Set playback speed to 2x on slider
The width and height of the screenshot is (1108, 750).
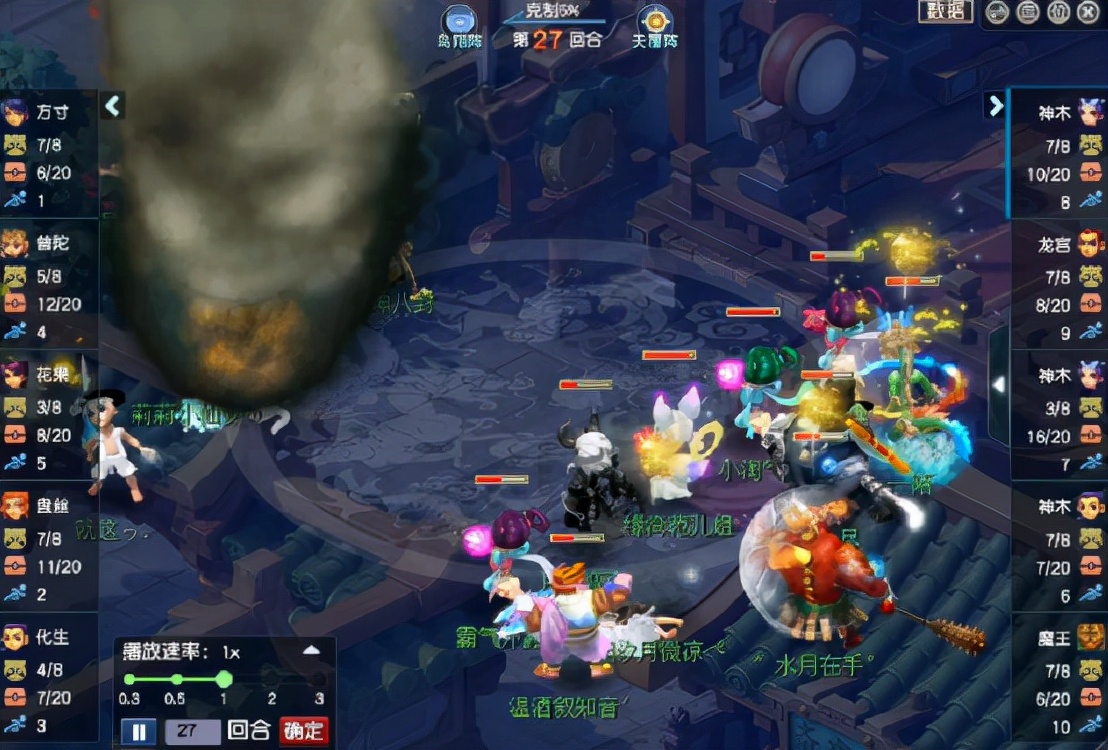[x=272, y=679]
